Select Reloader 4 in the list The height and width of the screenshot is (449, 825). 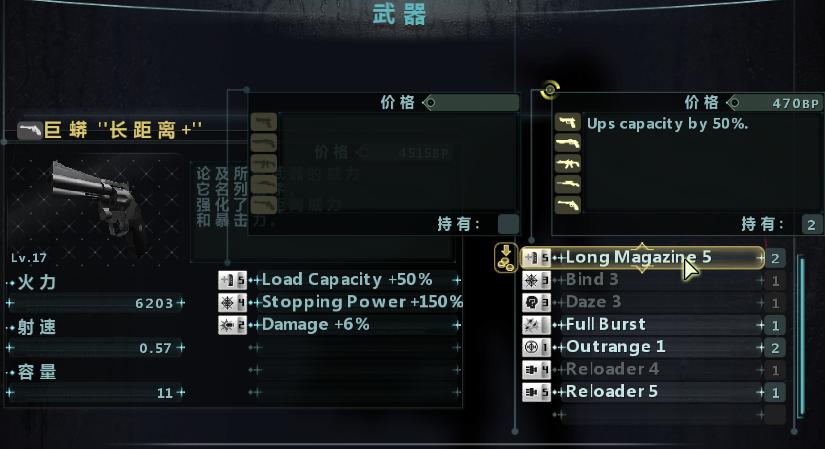coord(640,369)
